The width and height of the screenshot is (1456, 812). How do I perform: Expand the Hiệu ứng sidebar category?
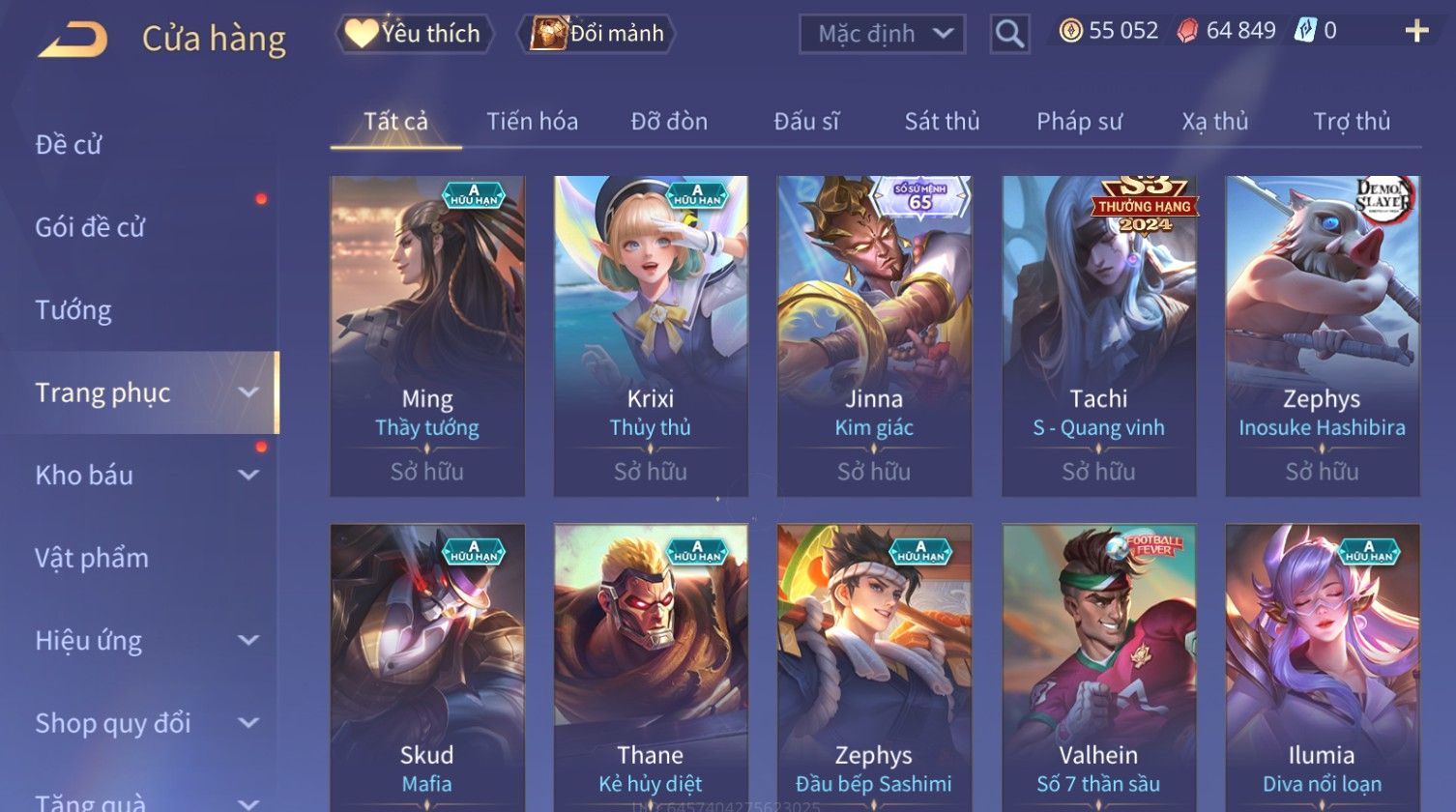[145, 641]
